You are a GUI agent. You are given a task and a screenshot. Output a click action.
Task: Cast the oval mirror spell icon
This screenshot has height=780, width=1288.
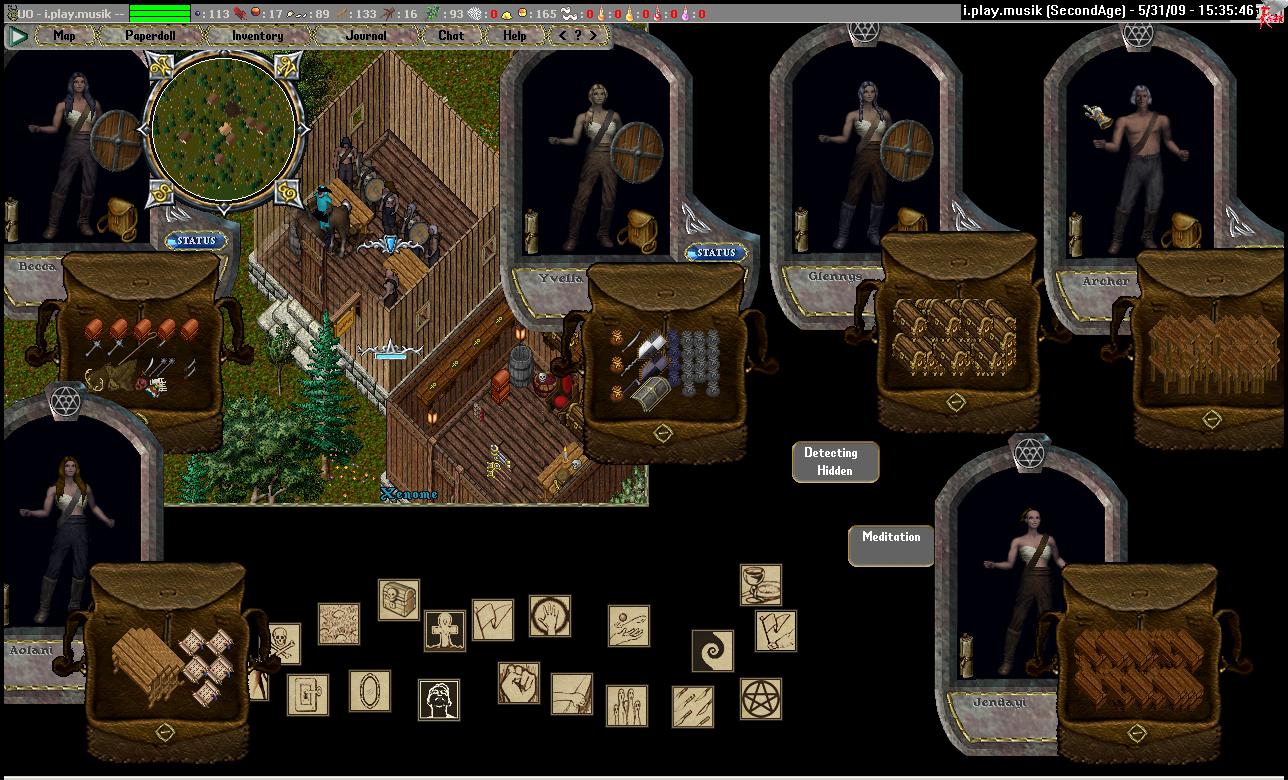369,691
